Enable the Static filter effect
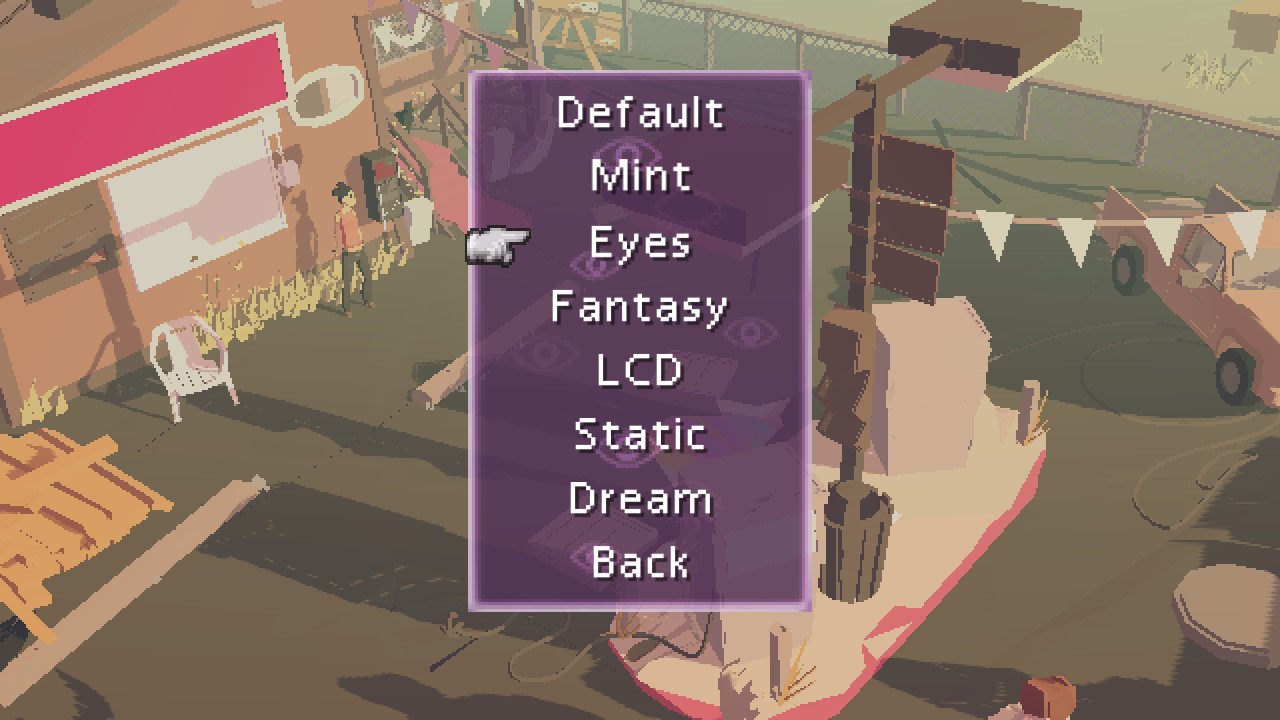 tap(640, 433)
